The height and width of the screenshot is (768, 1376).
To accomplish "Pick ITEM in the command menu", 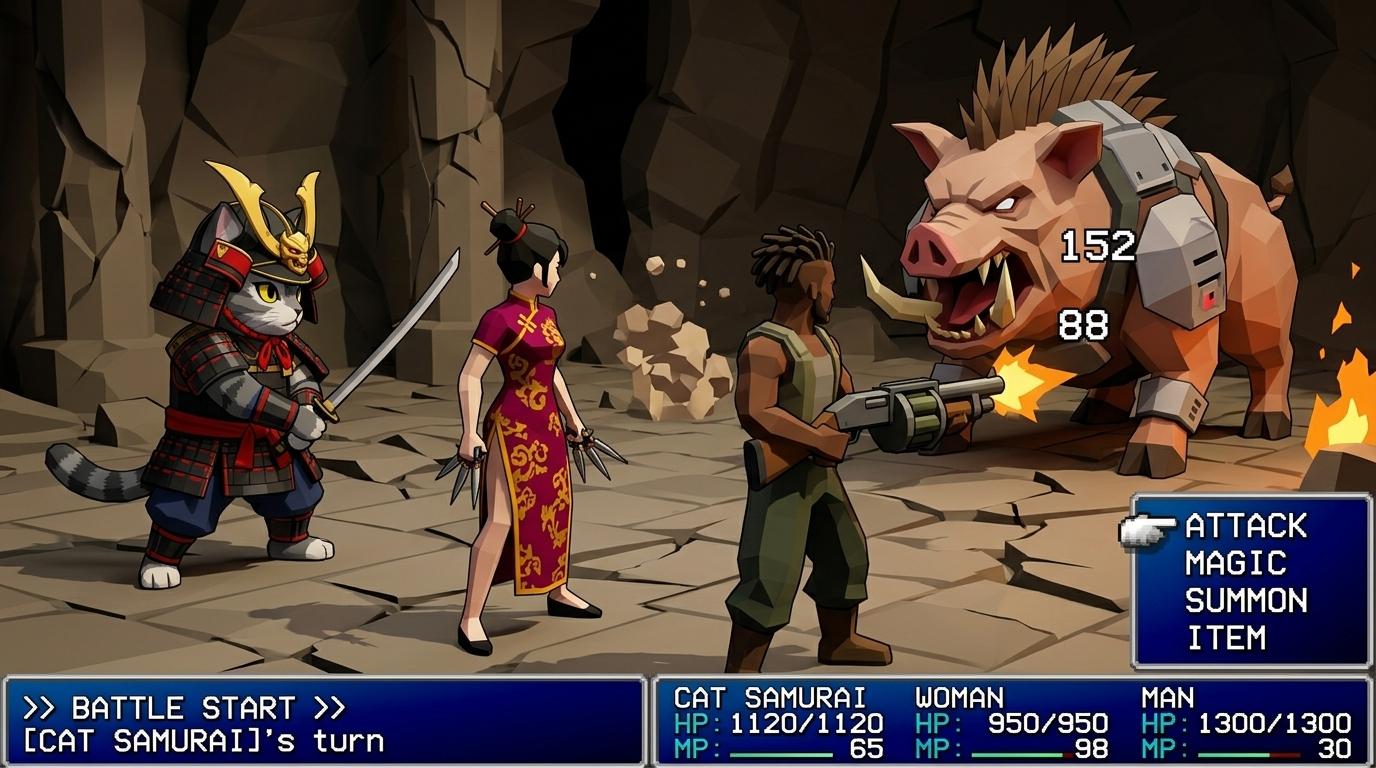I will pos(1226,637).
